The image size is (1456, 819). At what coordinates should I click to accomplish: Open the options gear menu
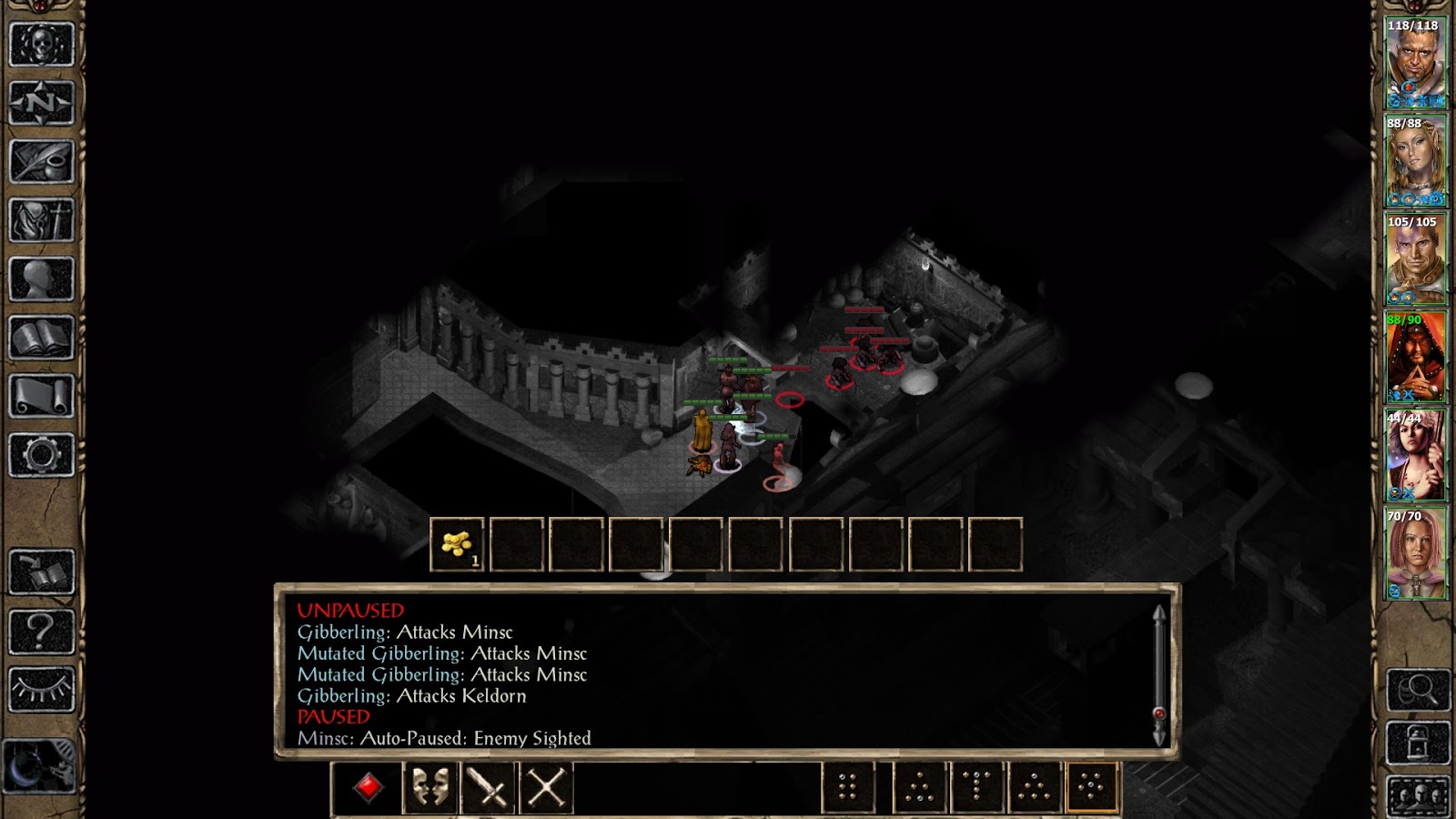pos(41,455)
